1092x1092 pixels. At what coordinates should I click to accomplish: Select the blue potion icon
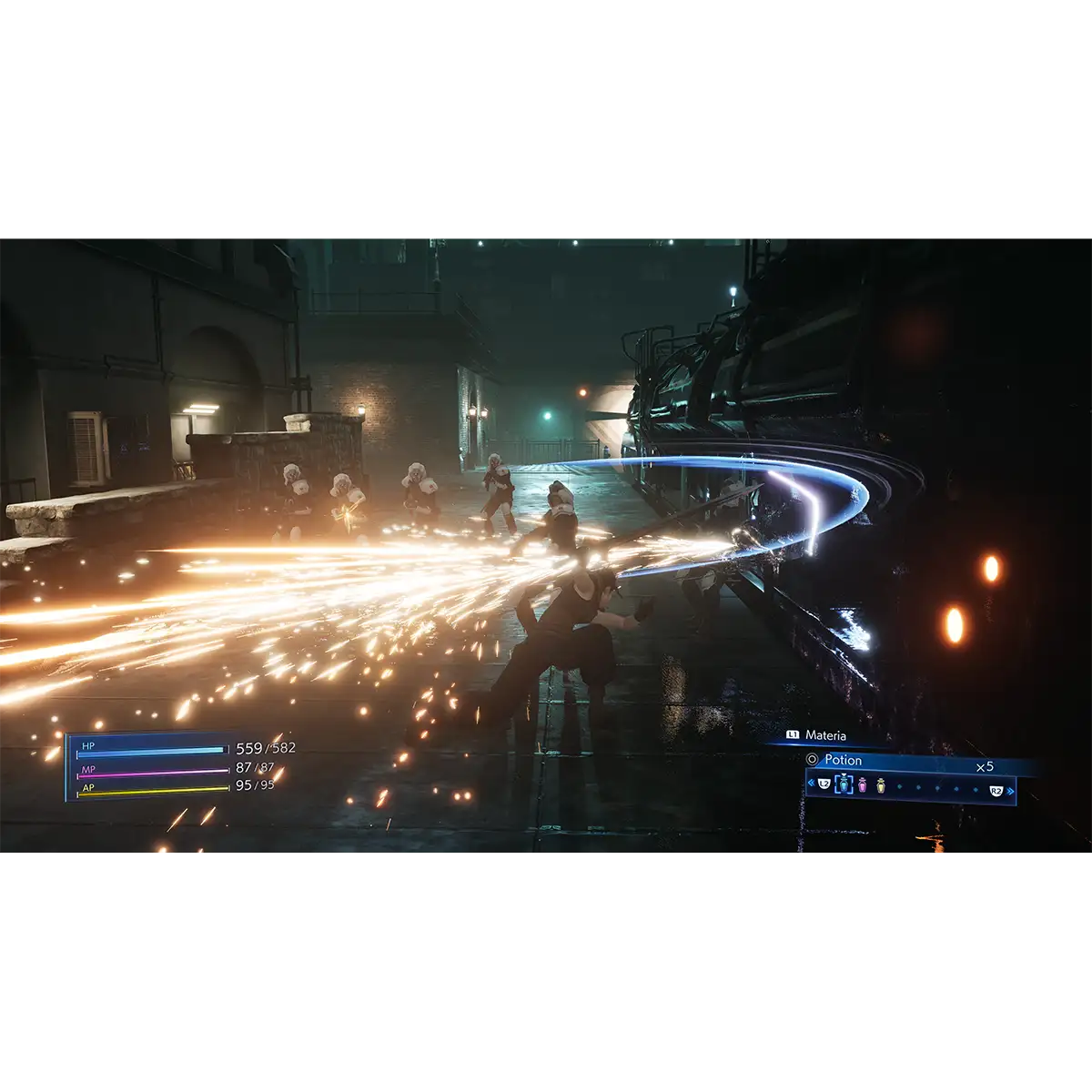[844, 784]
